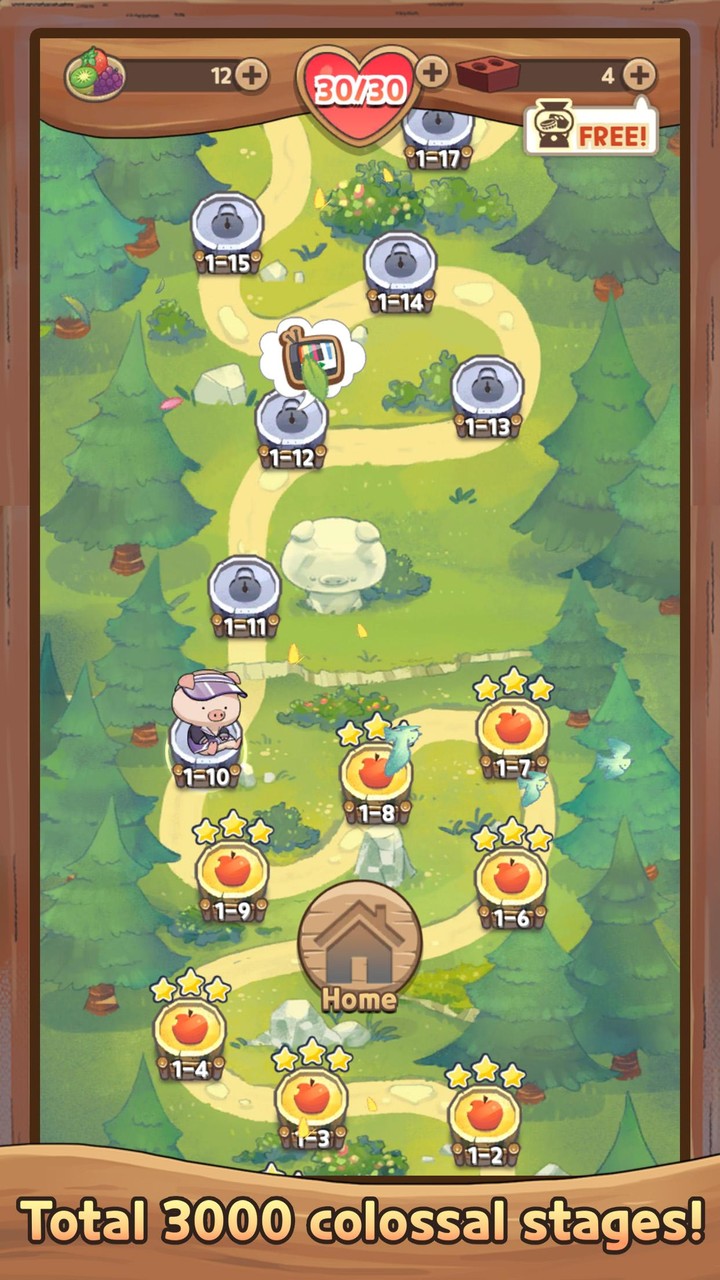Tap locked stage 1-14

(400, 266)
